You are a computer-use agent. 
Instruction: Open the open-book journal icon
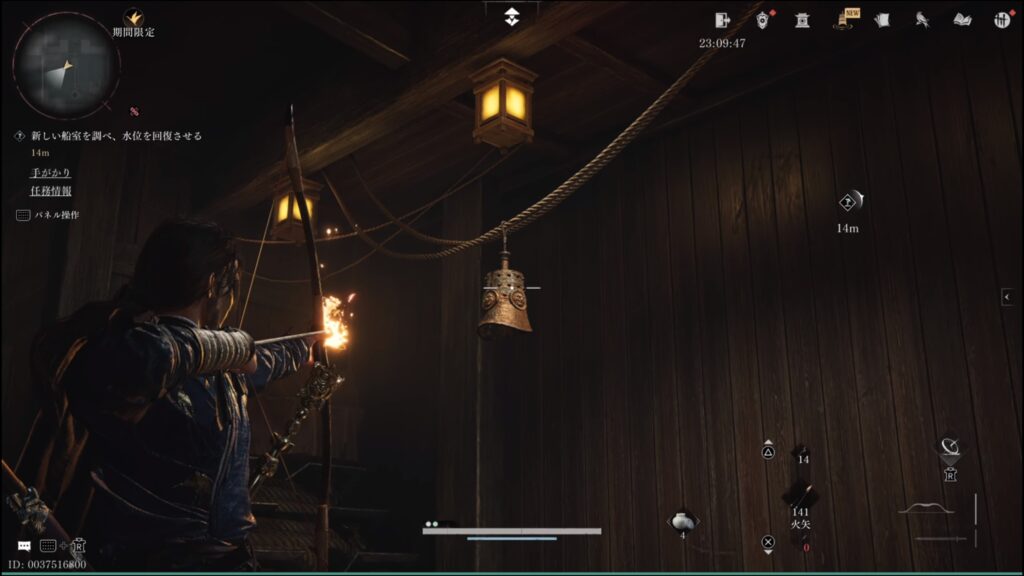962,20
